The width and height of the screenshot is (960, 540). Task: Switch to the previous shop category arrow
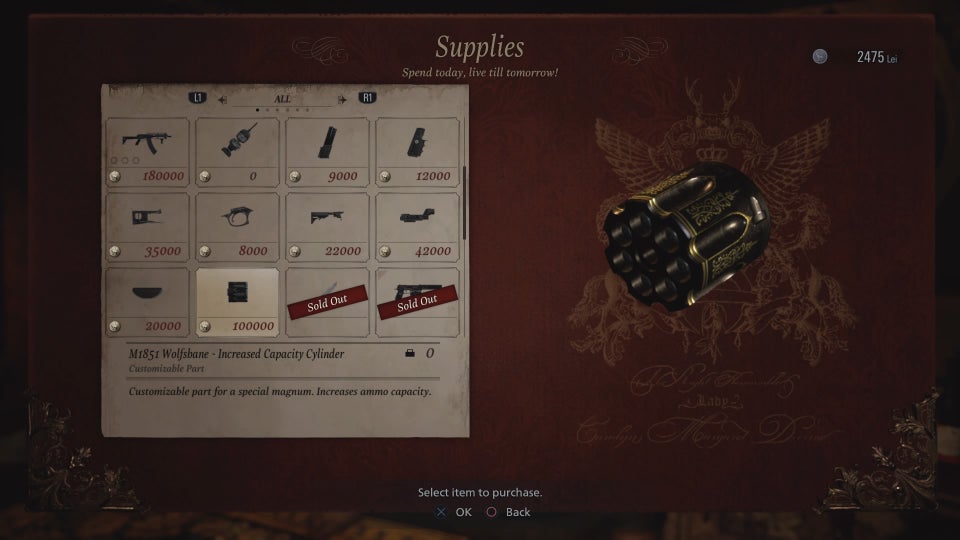point(222,99)
